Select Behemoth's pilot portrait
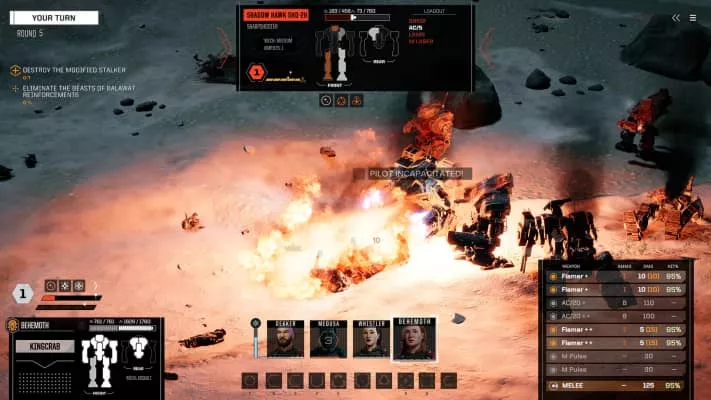 [x=414, y=340]
